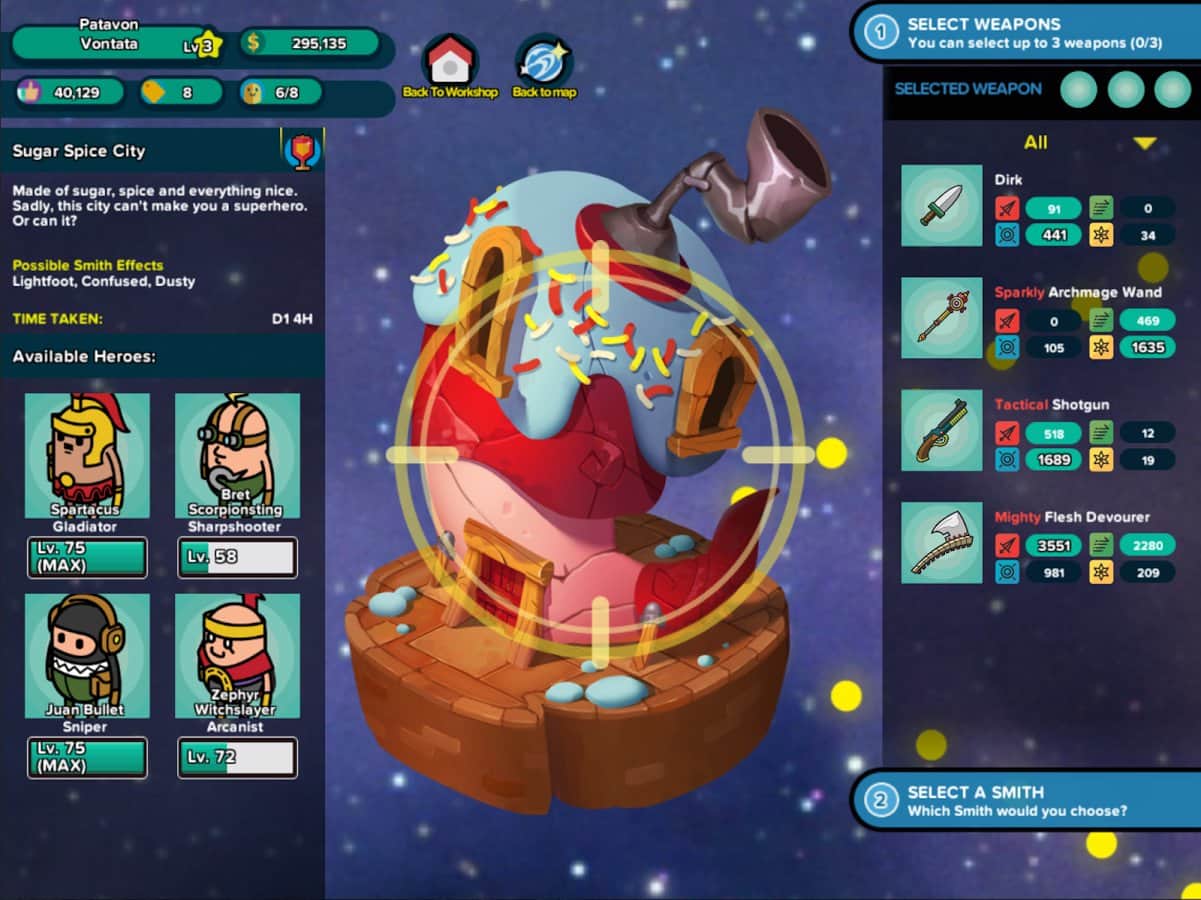Viewport: 1201px width, 900px height.
Task: View Juan Bullet the Sniper portrait
Action: [x=87, y=655]
